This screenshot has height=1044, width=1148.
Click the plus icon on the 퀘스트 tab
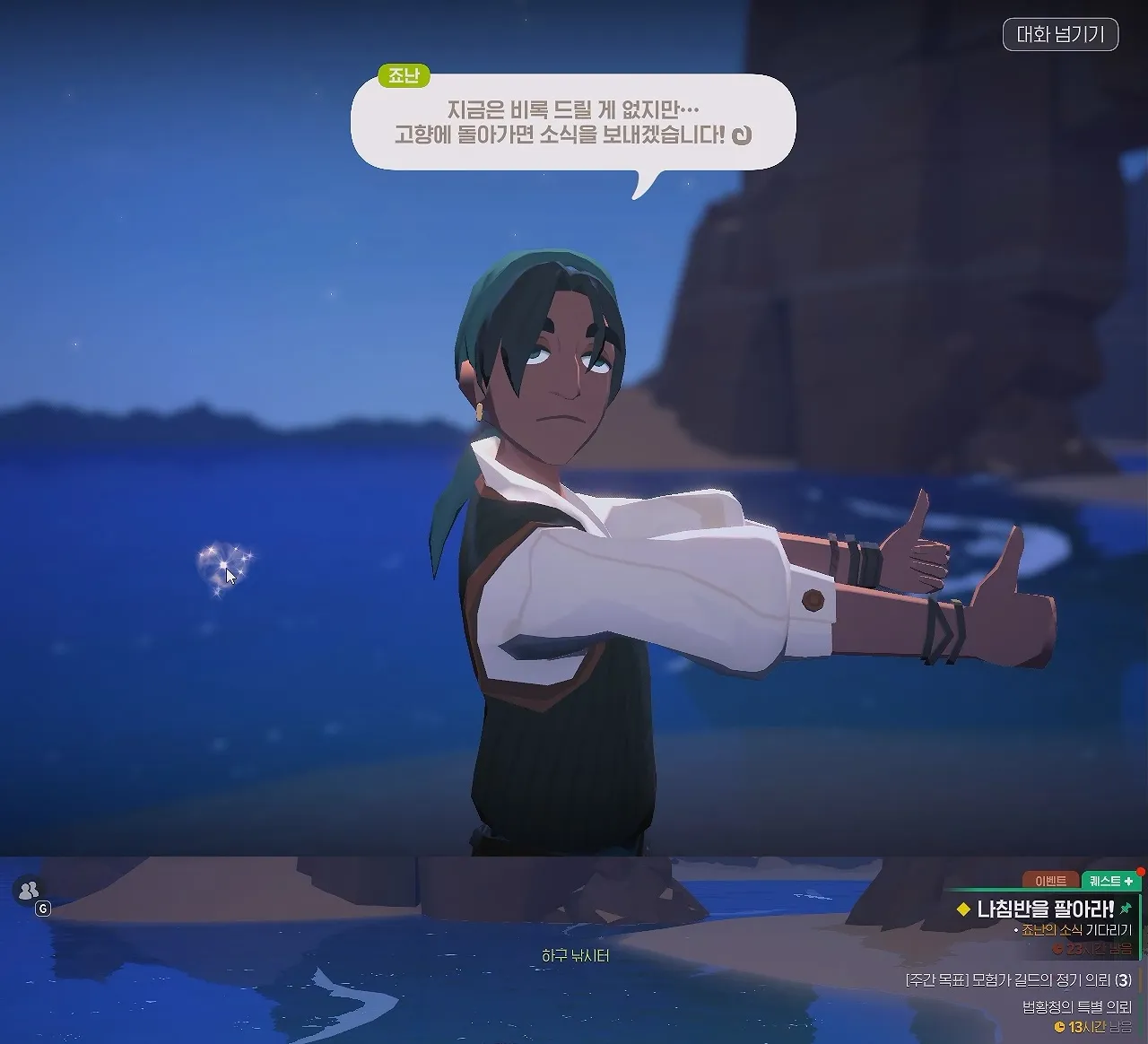[x=1128, y=882]
